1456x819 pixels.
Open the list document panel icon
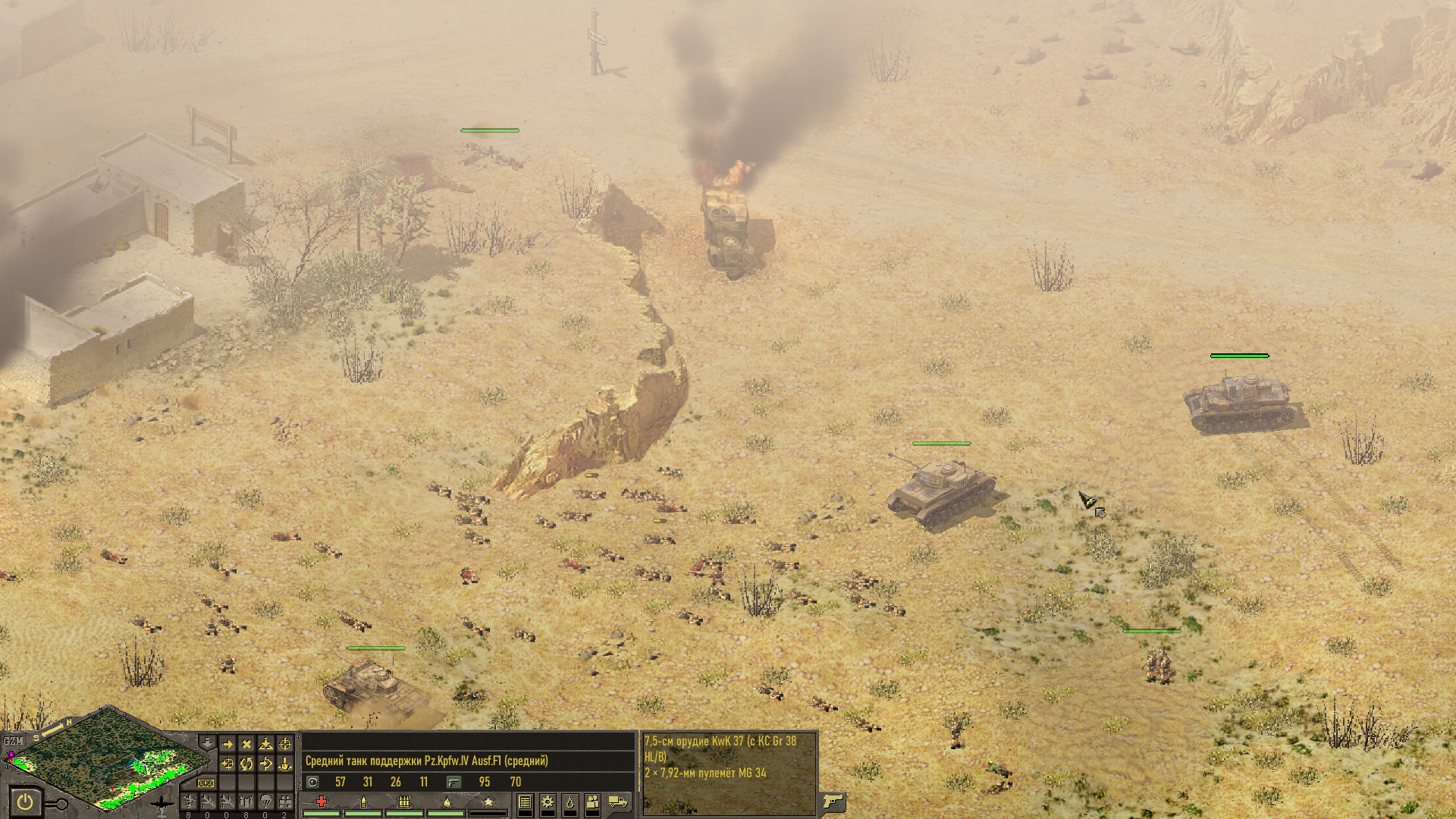[525, 802]
